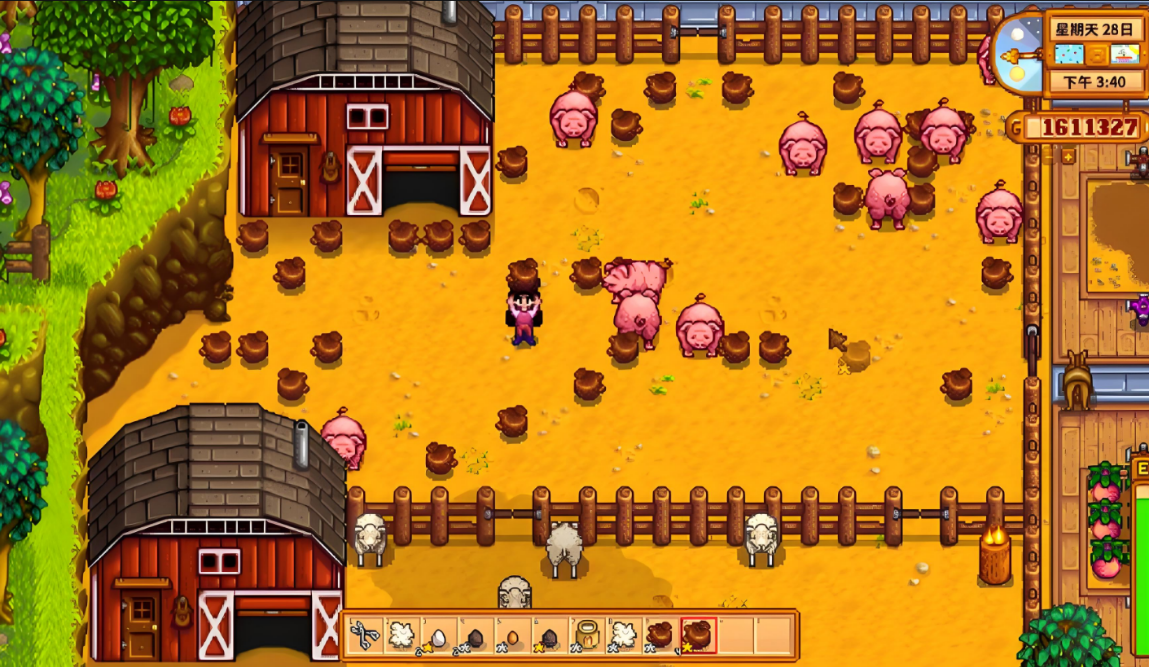Select the gold-star truffle slot
Viewport: 1149px width, 667px height.
point(697,635)
